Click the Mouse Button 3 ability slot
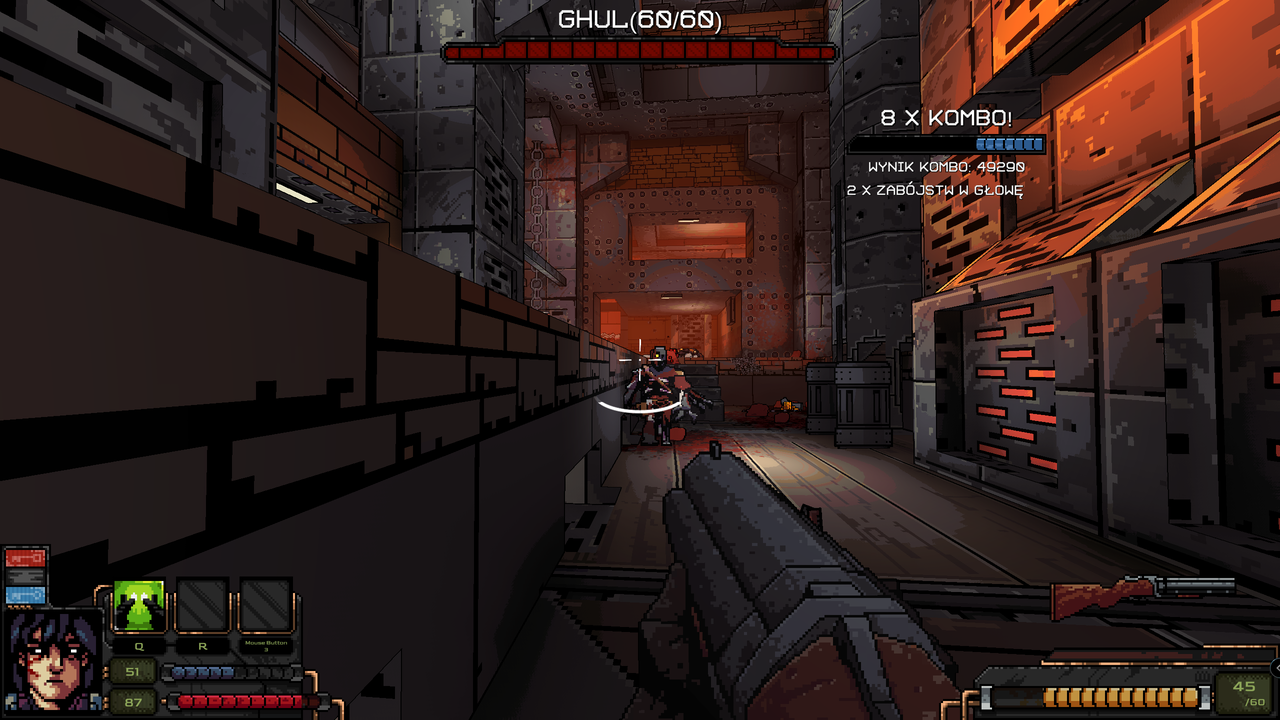This screenshot has width=1280, height=720. tap(264, 604)
